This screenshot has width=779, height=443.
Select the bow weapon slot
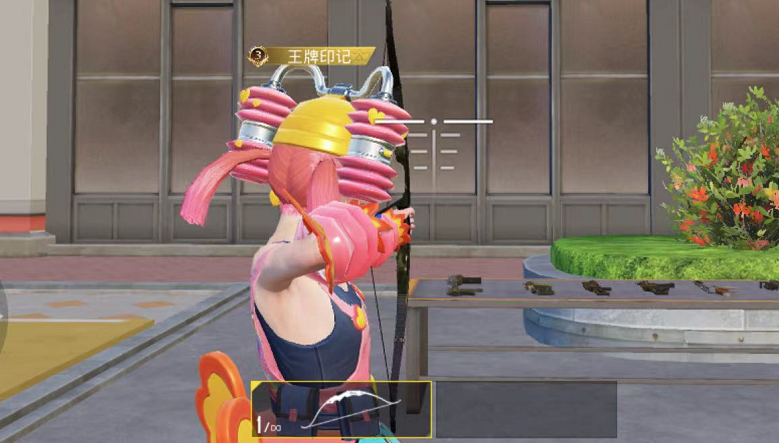tap(342, 409)
